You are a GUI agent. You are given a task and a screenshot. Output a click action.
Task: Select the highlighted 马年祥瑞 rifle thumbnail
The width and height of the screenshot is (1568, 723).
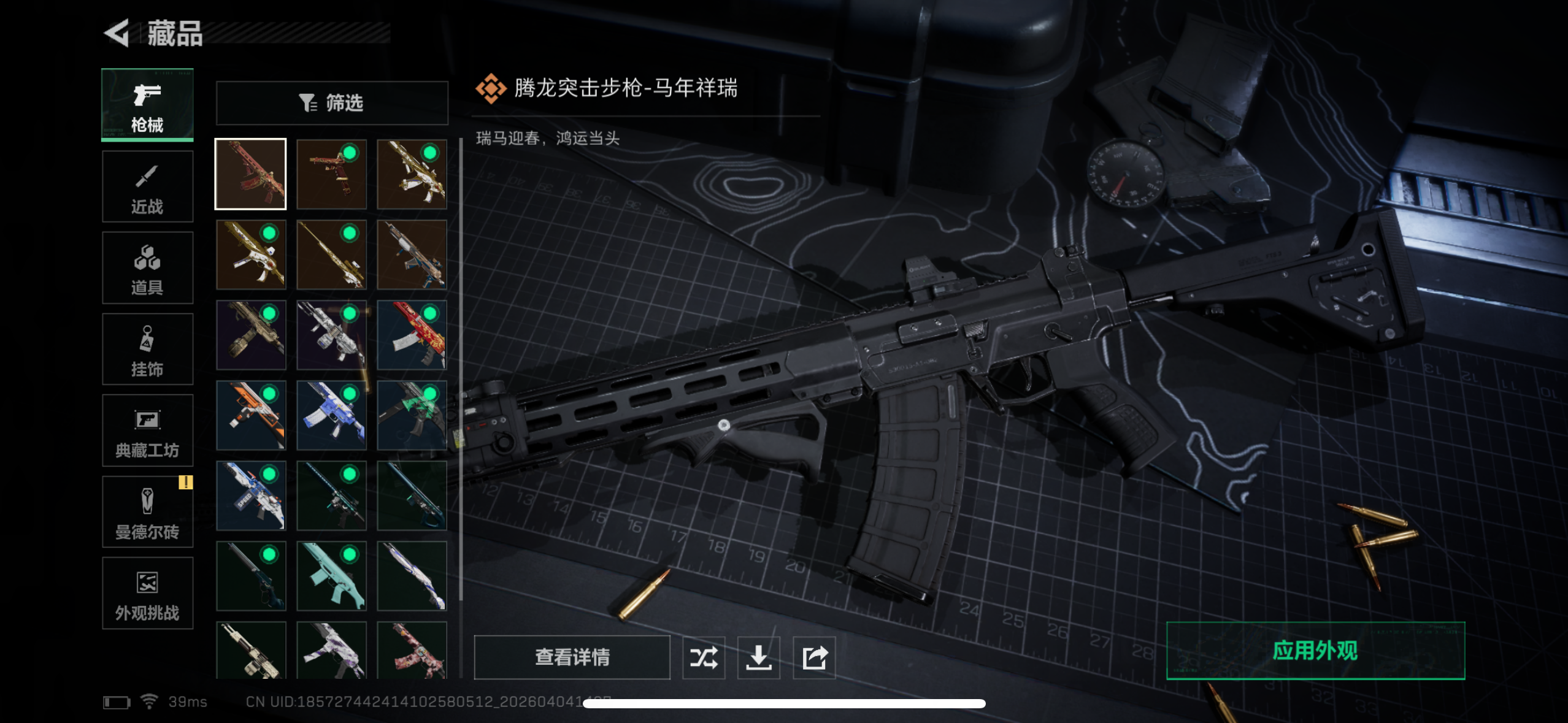tap(250, 174)
